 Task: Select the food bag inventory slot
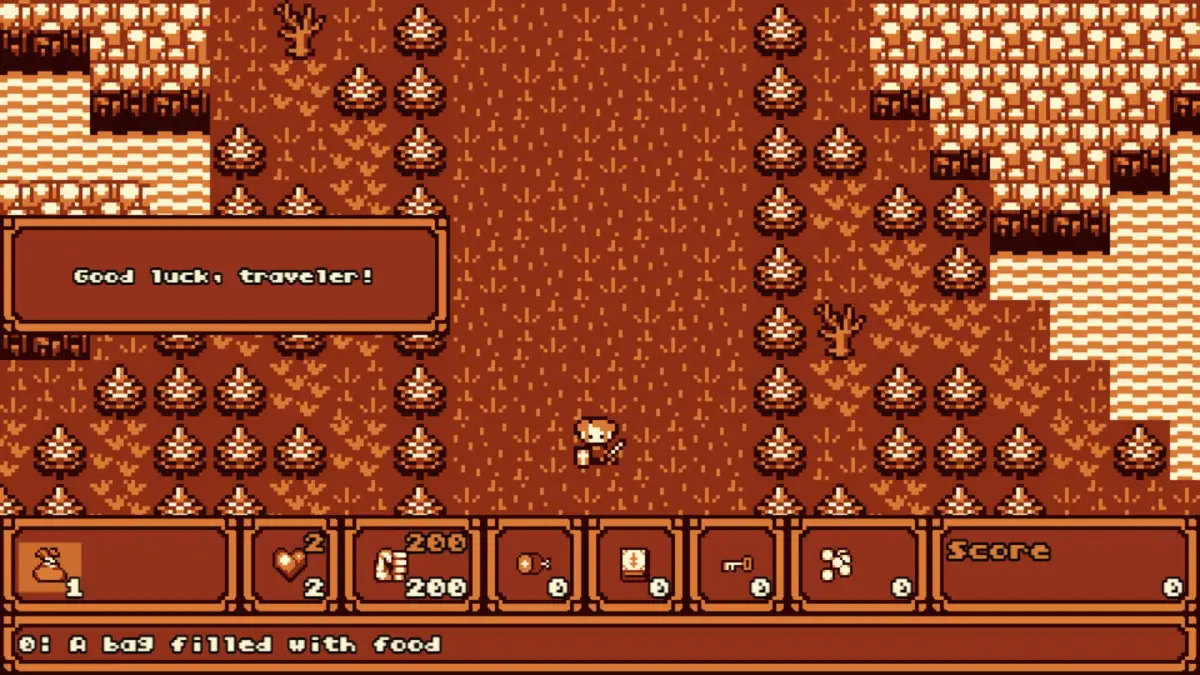click(48, 567)
